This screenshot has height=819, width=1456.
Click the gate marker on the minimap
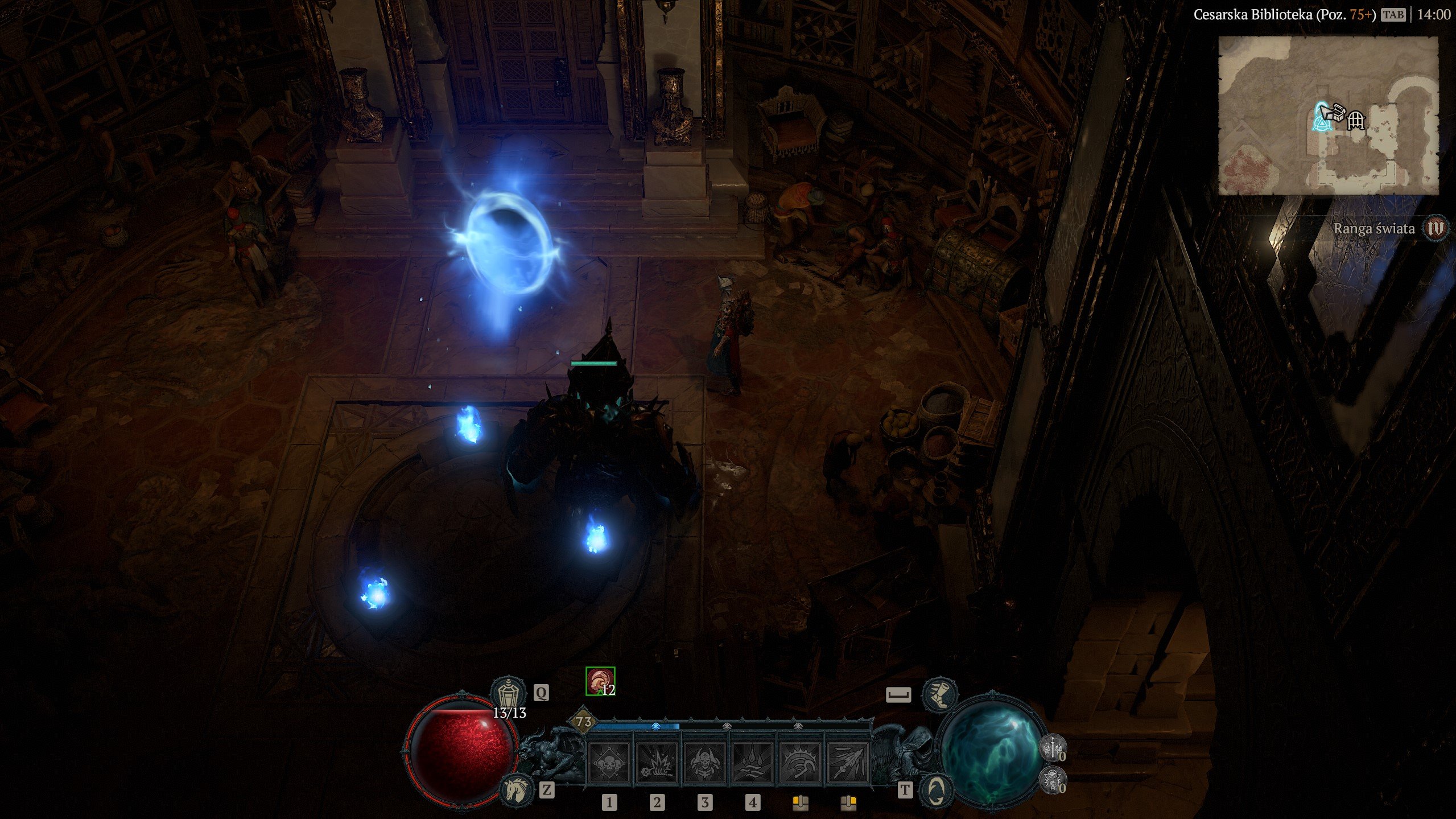coord(1356,120)
